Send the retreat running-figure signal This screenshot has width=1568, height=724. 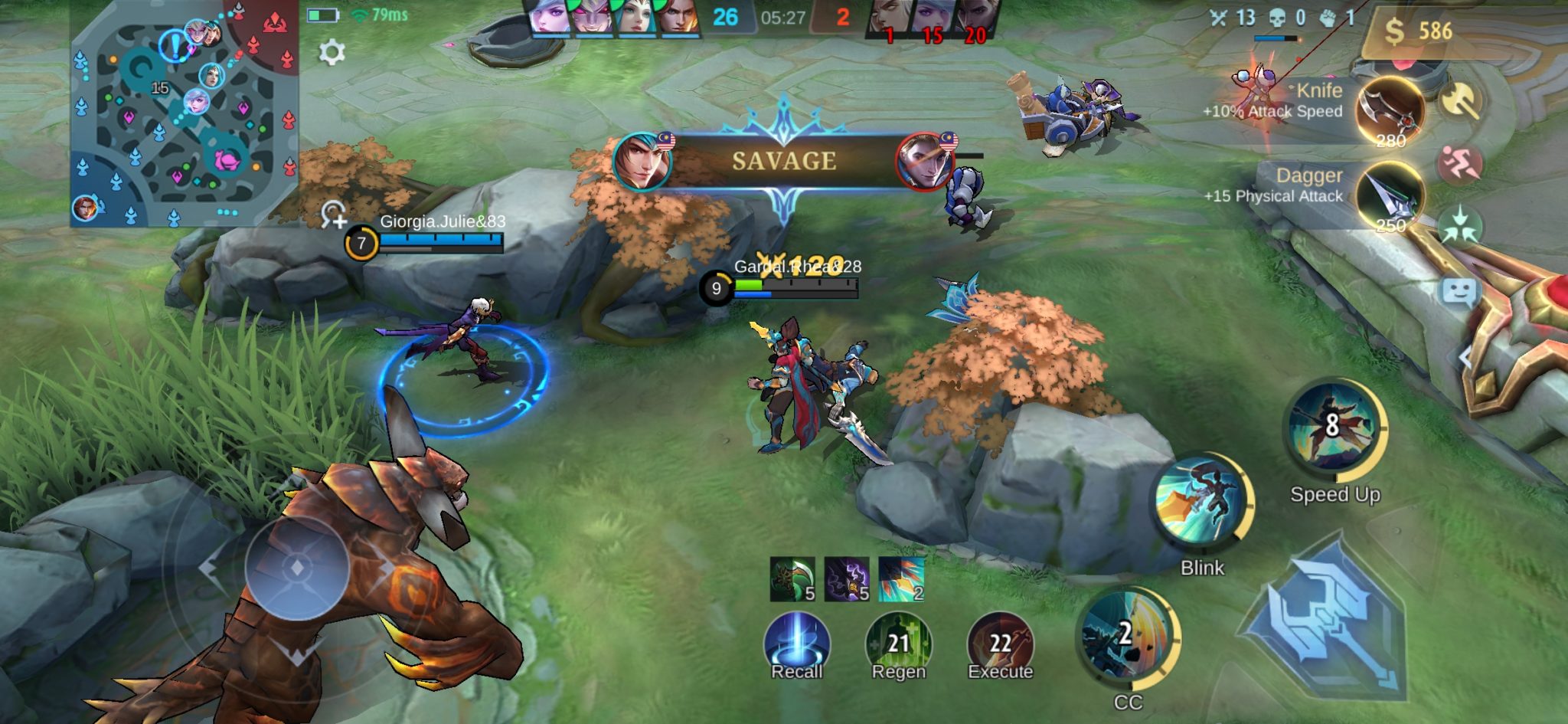[x=1460, y=163]
